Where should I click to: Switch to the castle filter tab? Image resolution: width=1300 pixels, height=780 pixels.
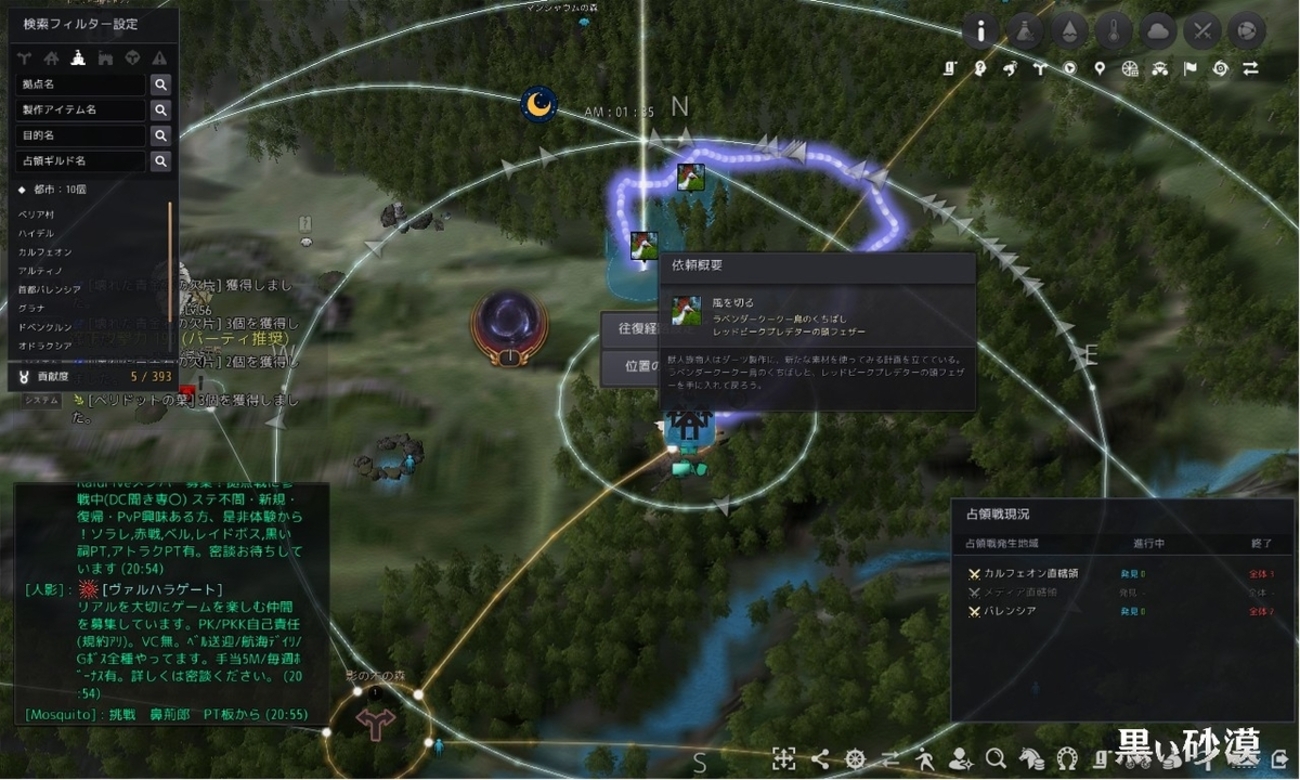[106, 58]
